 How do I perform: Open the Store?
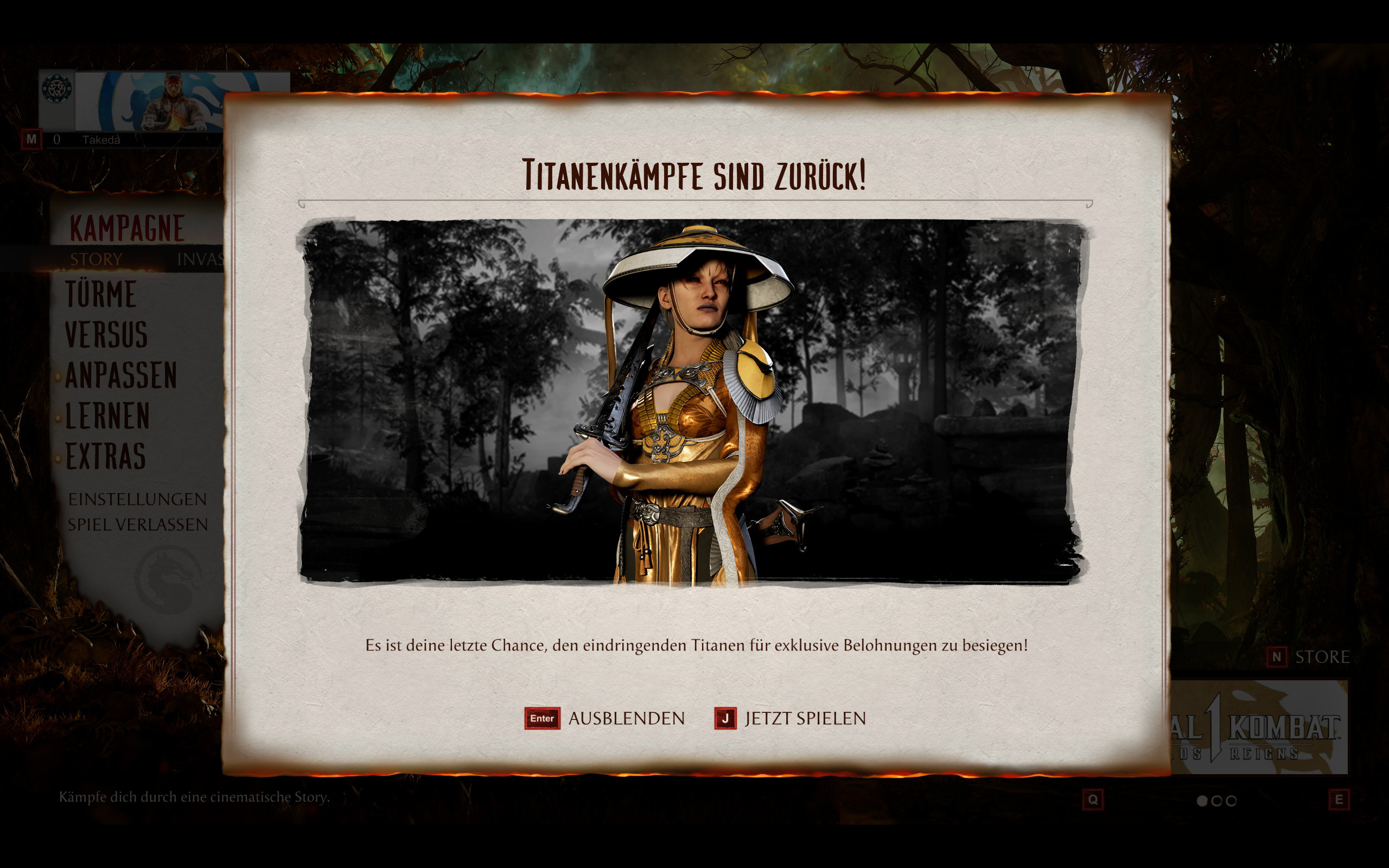1309,657
